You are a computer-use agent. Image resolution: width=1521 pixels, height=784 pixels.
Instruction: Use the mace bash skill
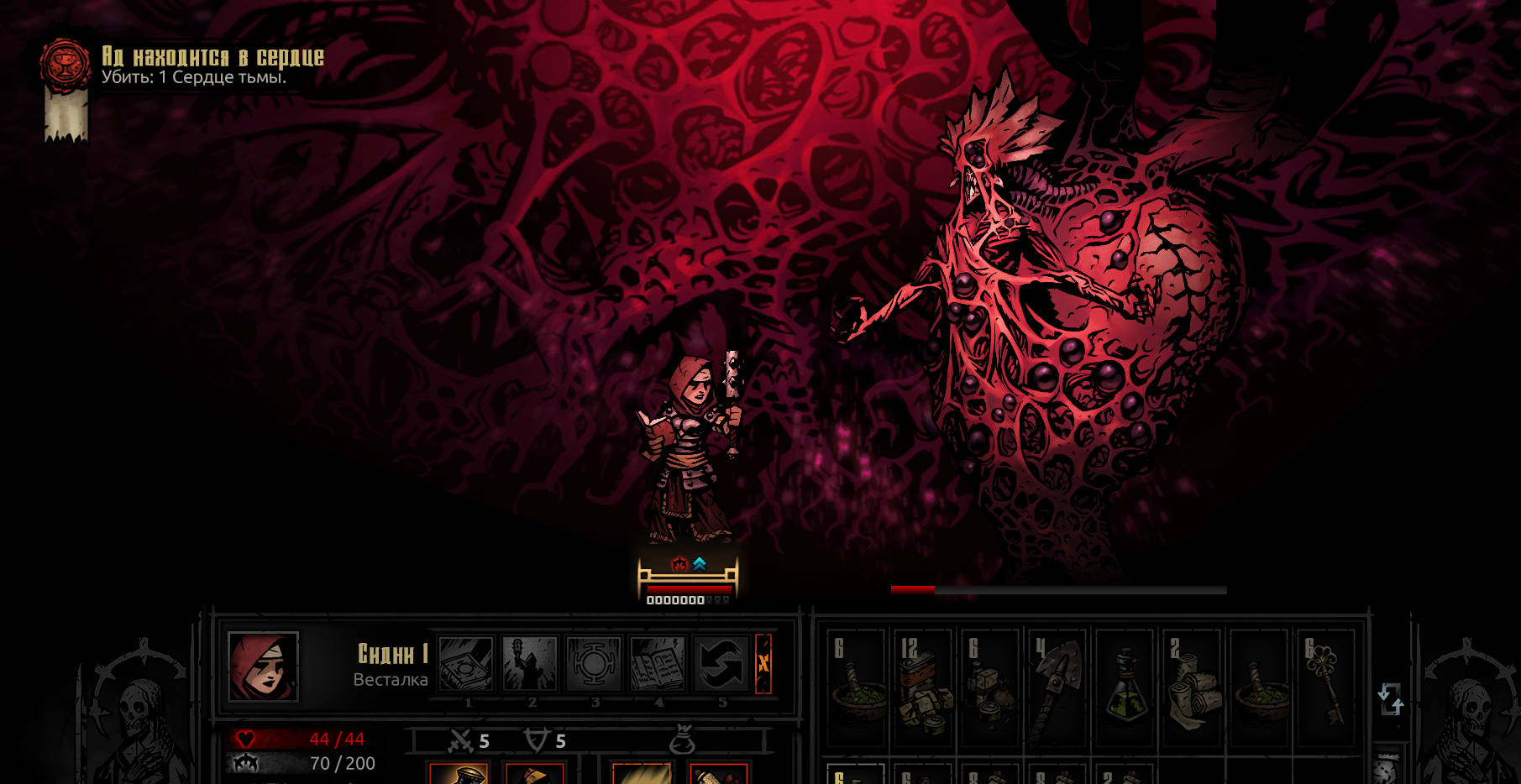point(530,664)
